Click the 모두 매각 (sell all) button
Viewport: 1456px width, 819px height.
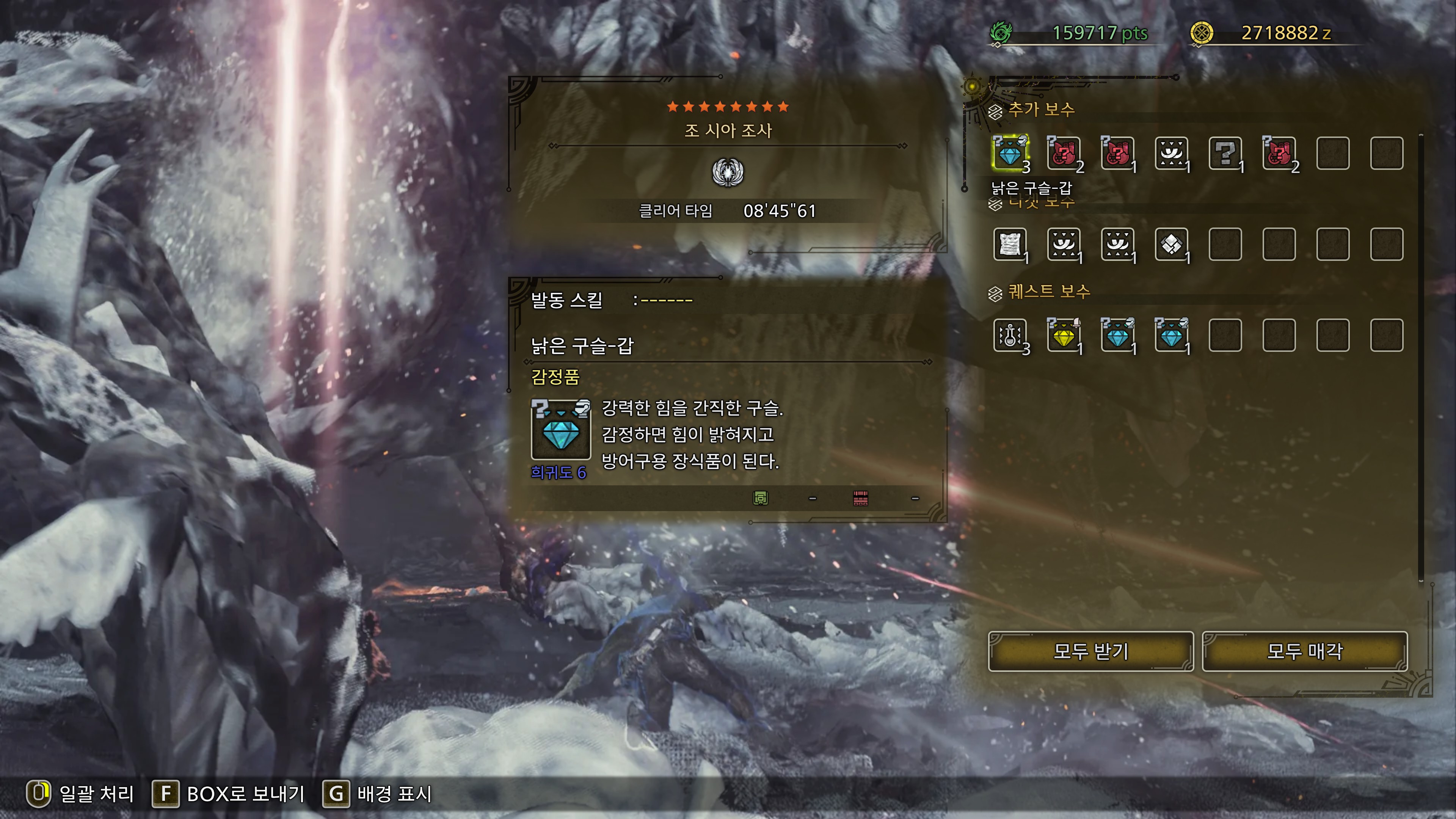1304,651
